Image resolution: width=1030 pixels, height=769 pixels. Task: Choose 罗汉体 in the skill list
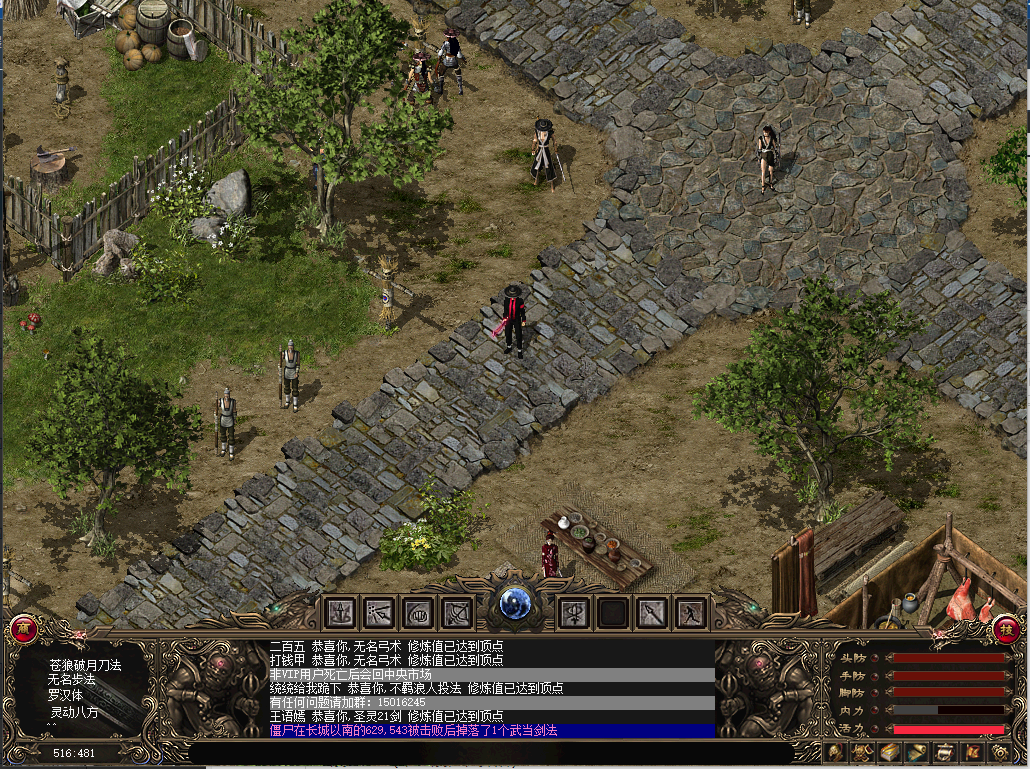pyautogui.click(x=65, y=695)
